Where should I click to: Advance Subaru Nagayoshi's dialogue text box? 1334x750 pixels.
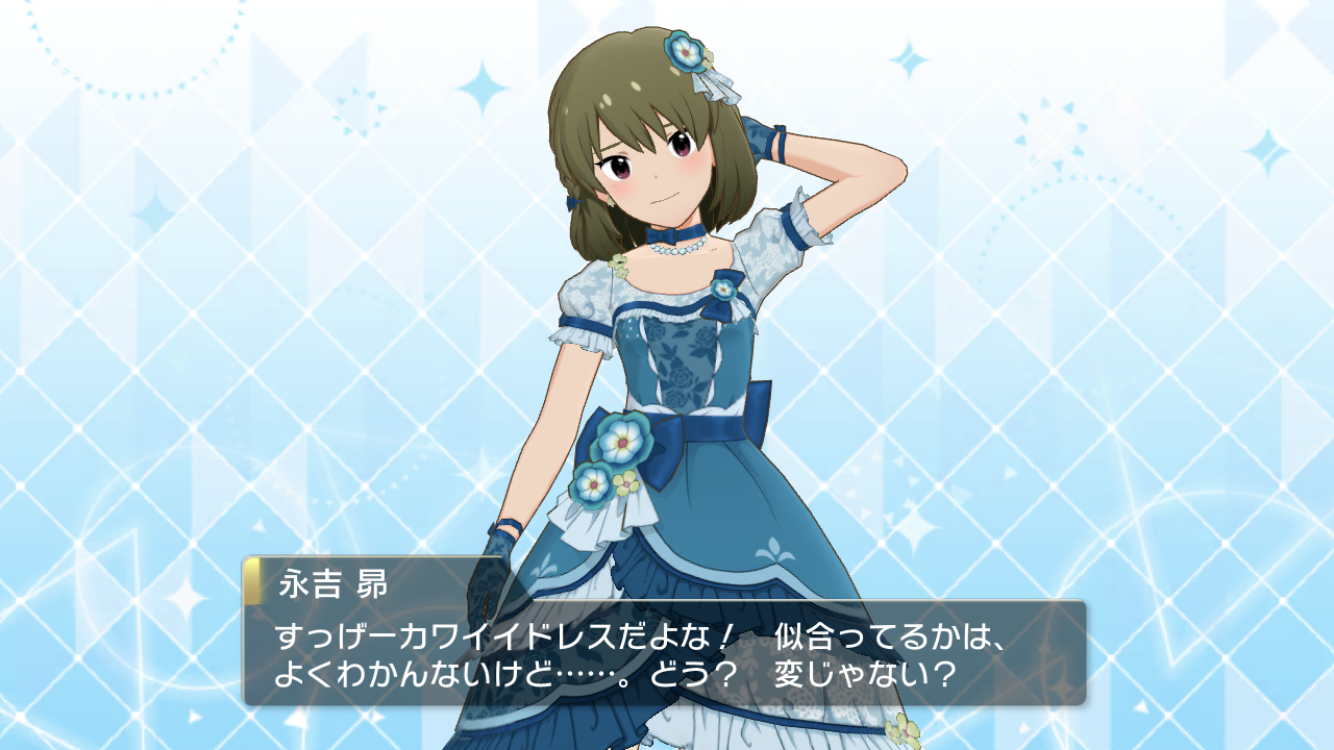(x=664, y=653)
